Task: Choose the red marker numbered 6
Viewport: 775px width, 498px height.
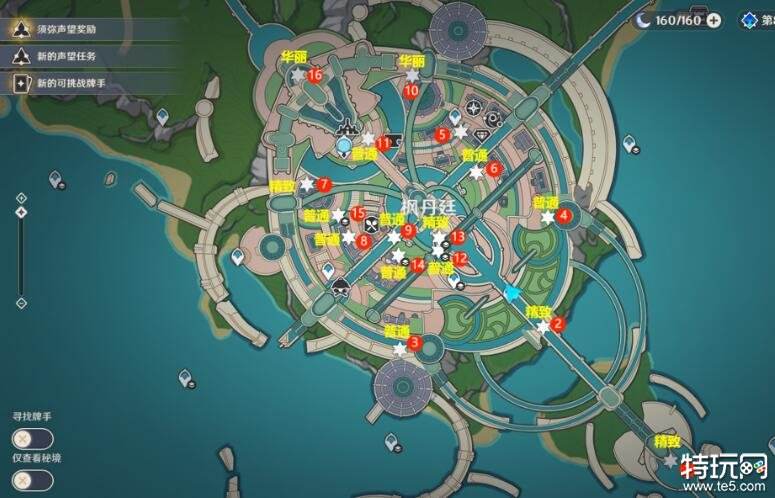Action: 493,170
